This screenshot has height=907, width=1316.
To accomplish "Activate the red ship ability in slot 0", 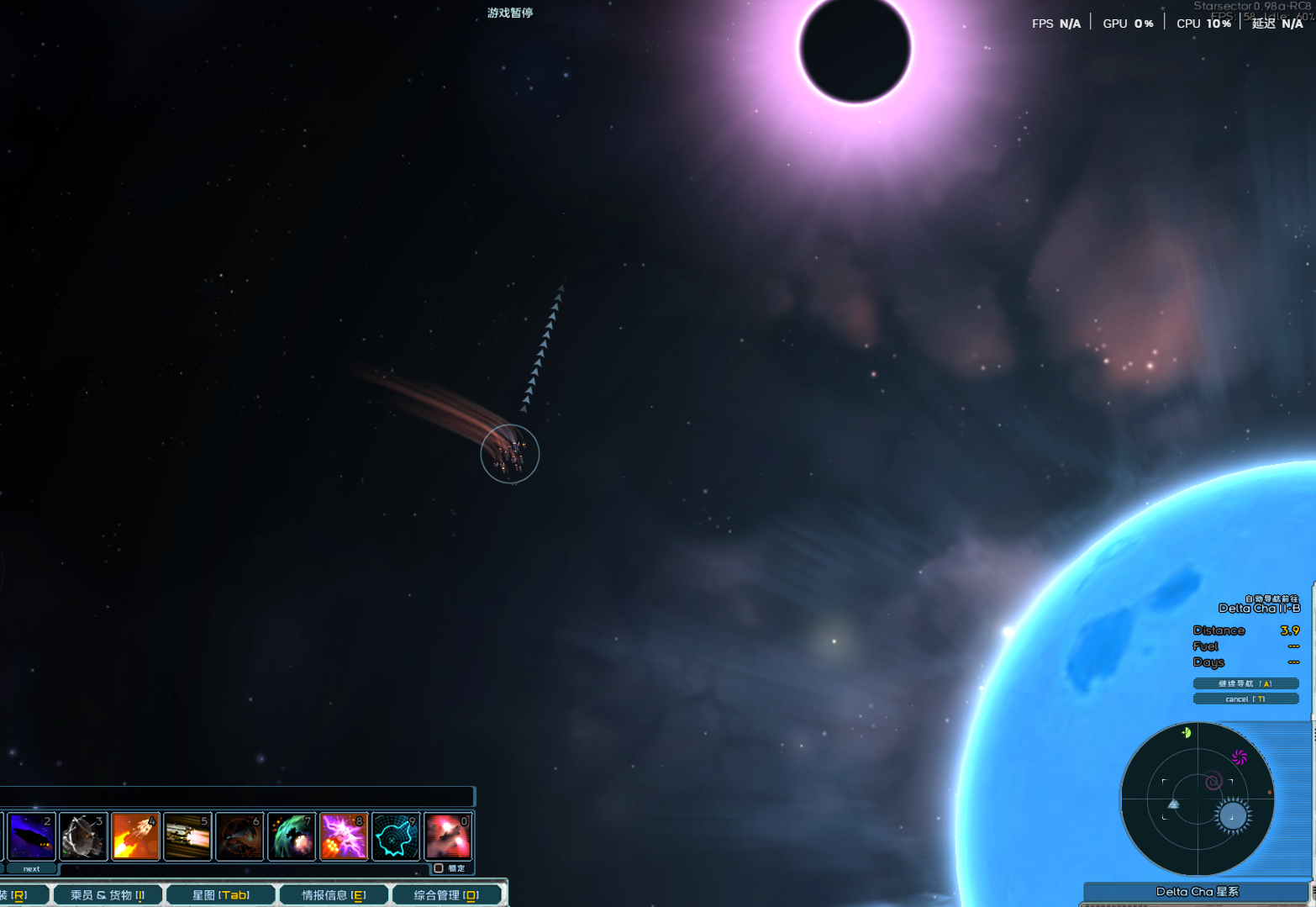I will coord(448,836).
